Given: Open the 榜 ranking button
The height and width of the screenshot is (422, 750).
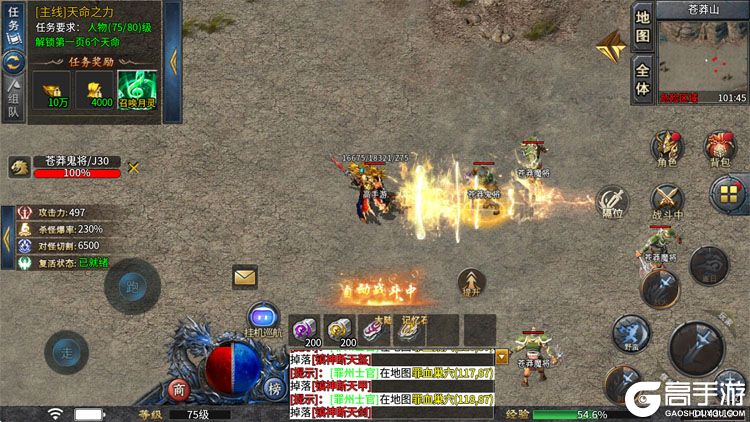Looking at the screenshot, I should (273, 388).
